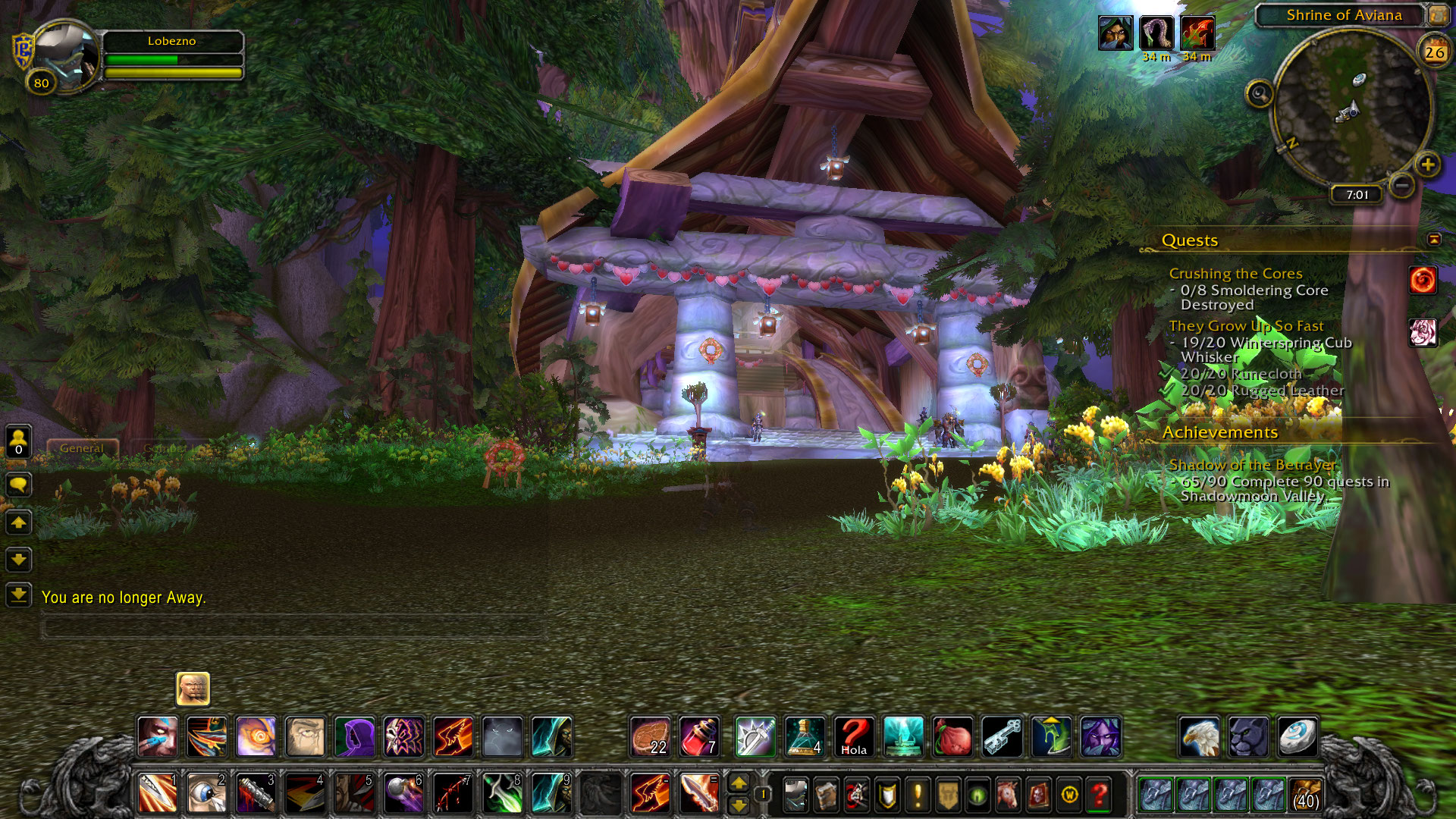
Task: Use the meat food stack of 22
Action: [x=650, y=736]
